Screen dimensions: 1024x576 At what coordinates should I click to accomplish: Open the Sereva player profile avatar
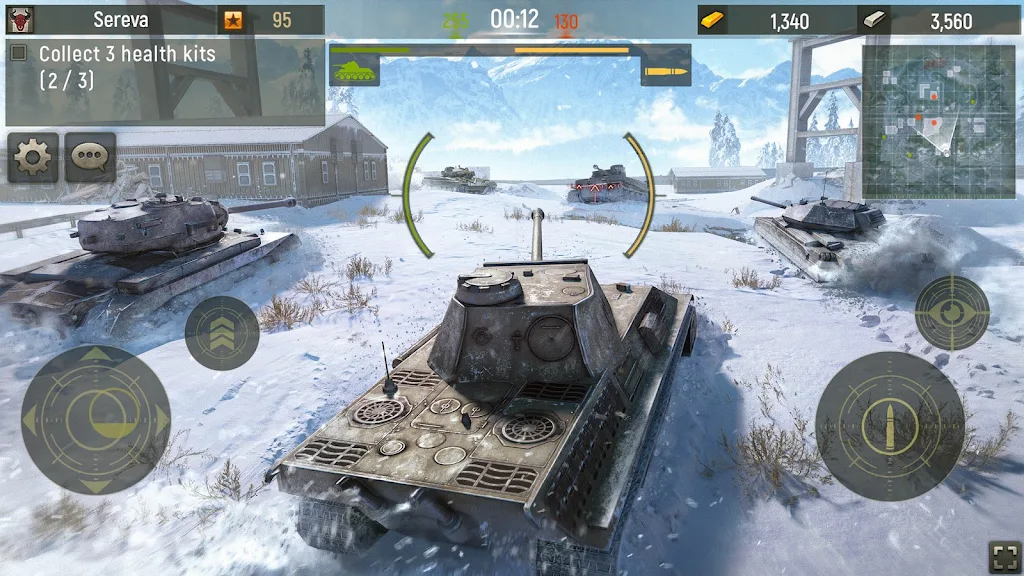point(19,19)
